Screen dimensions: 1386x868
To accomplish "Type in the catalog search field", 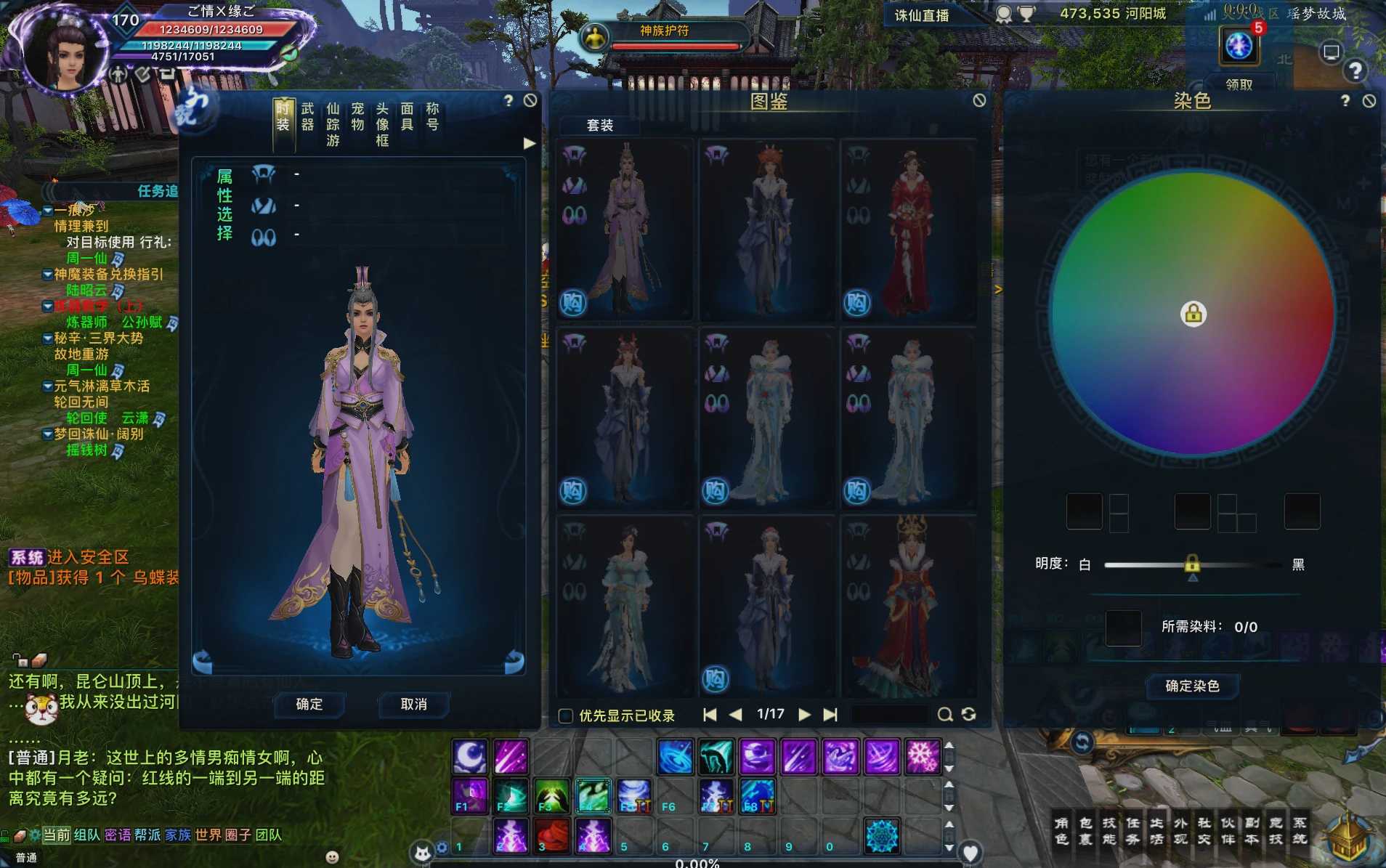I will pyautogui.click(x=890, y=715).
